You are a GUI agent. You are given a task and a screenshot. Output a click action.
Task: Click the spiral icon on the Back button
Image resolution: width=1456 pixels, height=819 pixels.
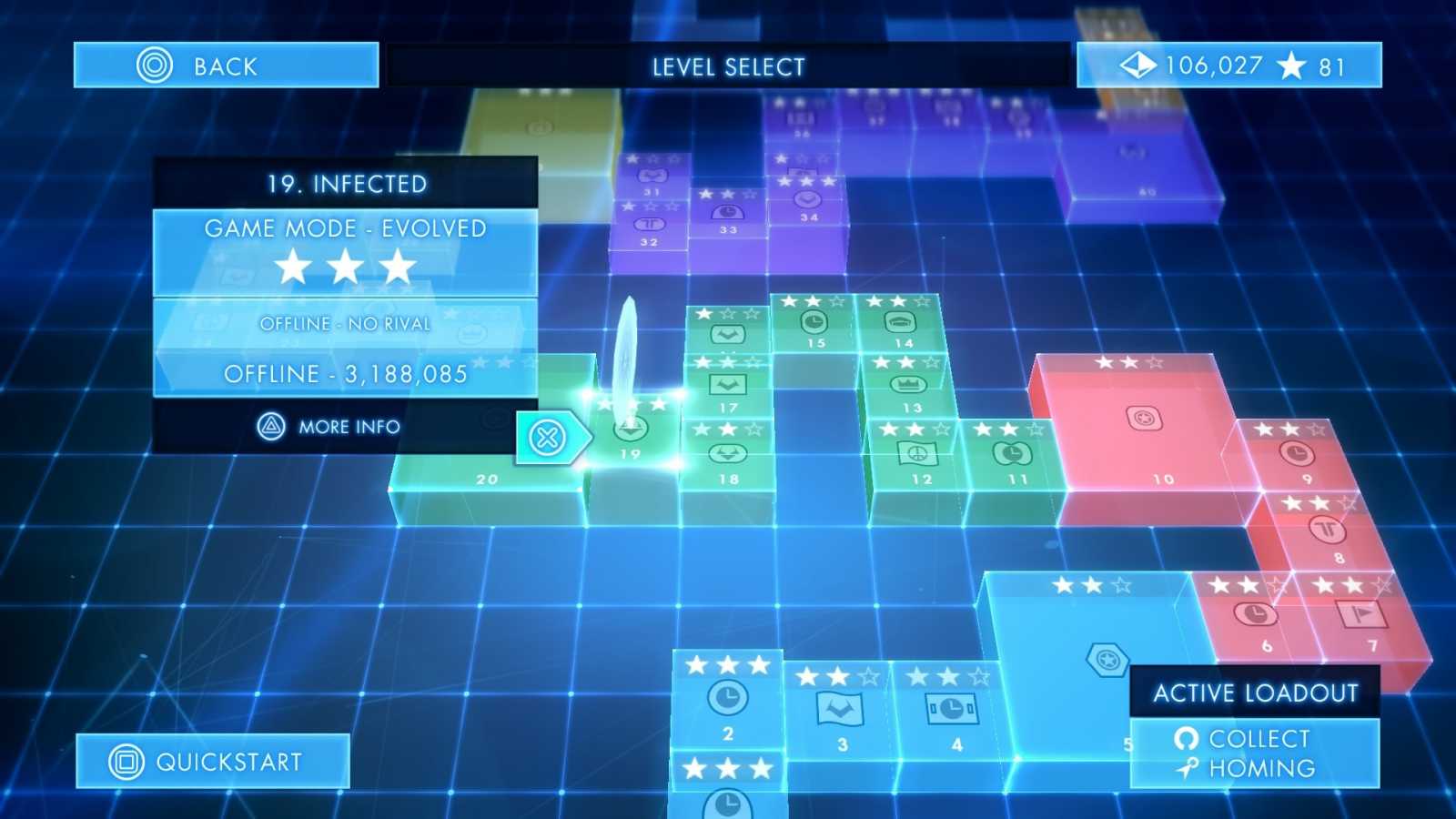click(157, 64)
